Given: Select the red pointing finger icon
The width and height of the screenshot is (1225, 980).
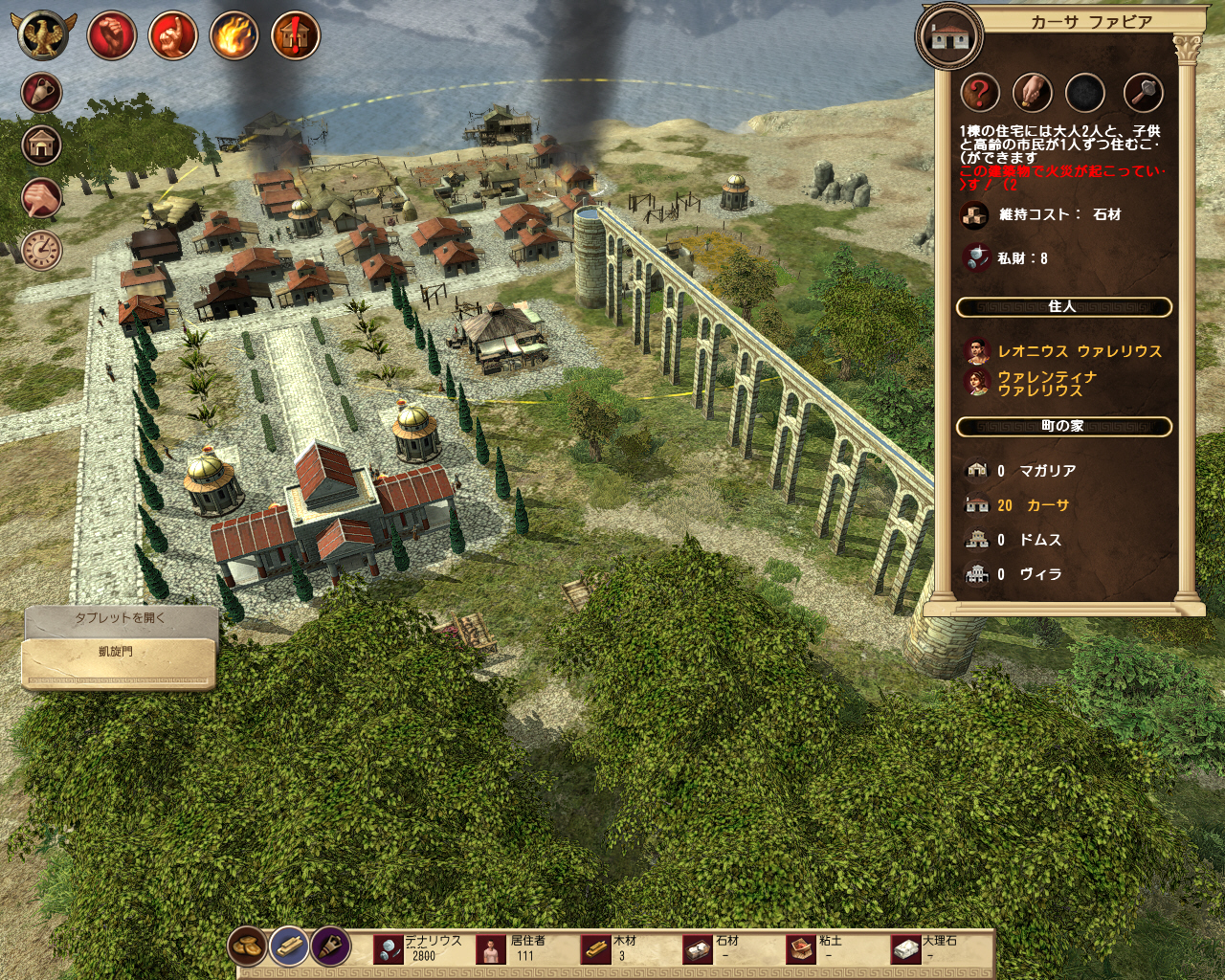Looking at the screenshot, I should click(x=173, y=35).
